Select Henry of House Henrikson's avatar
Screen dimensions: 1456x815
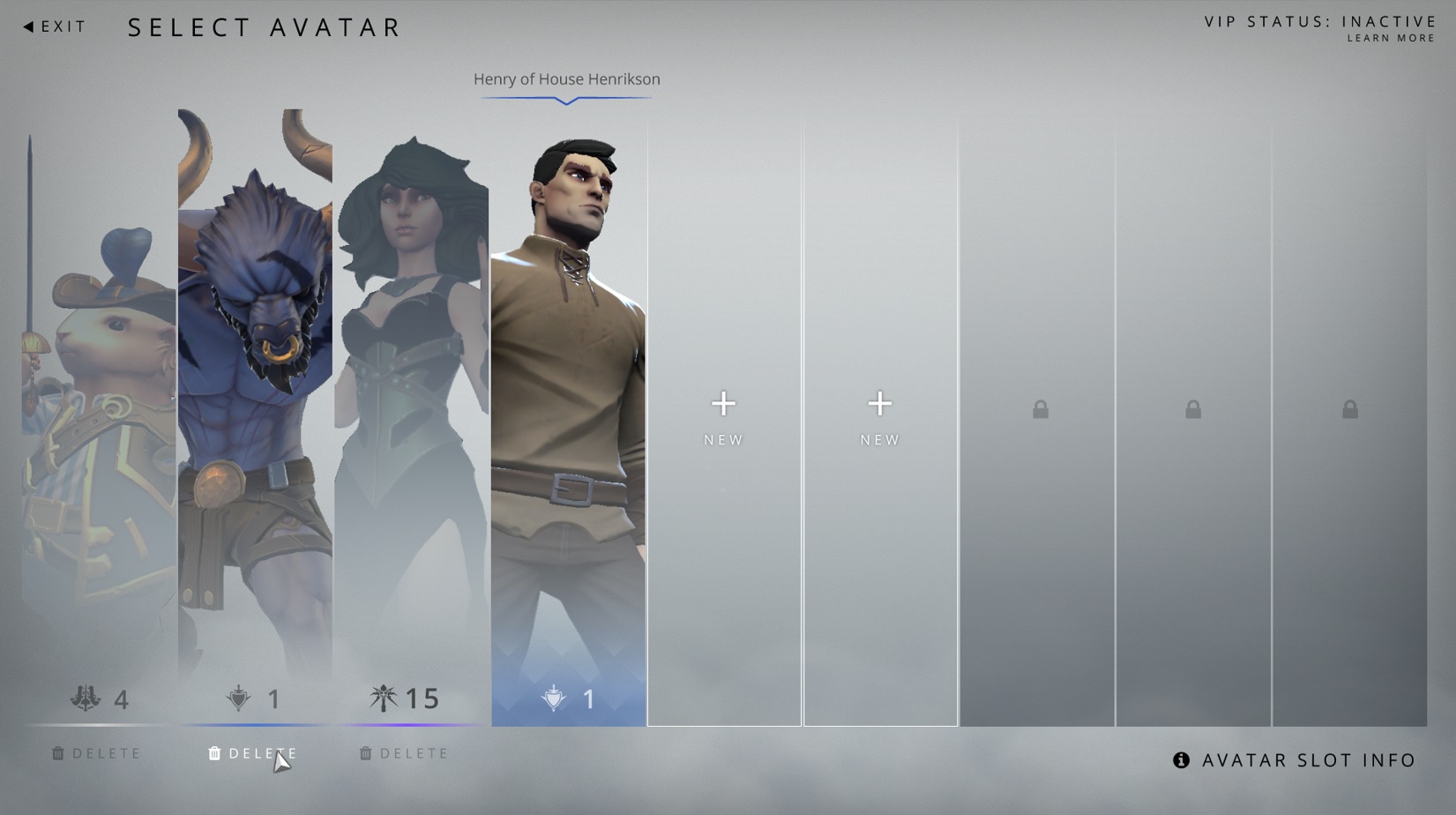(x=568, y=397)
